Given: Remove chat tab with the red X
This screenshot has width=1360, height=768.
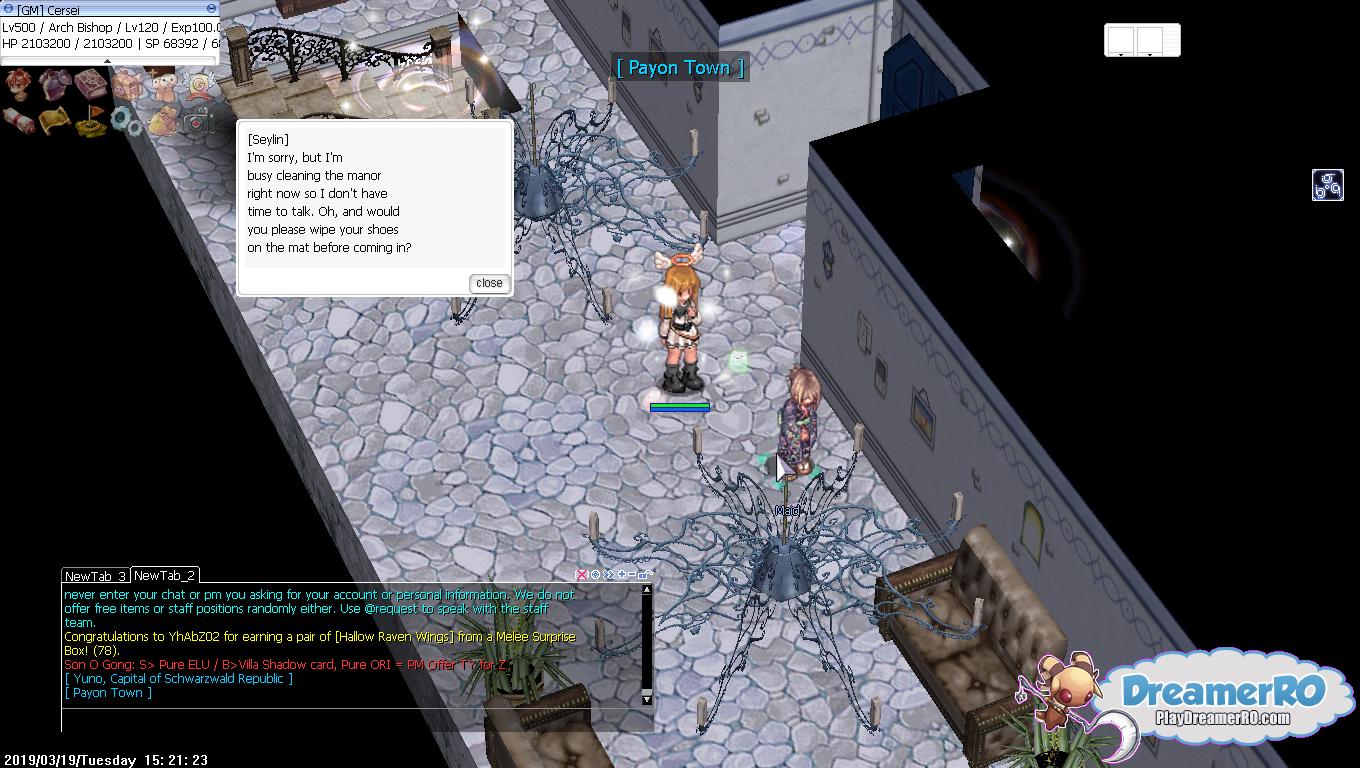Looking at the screenshot, I should (x=582, y=575).
